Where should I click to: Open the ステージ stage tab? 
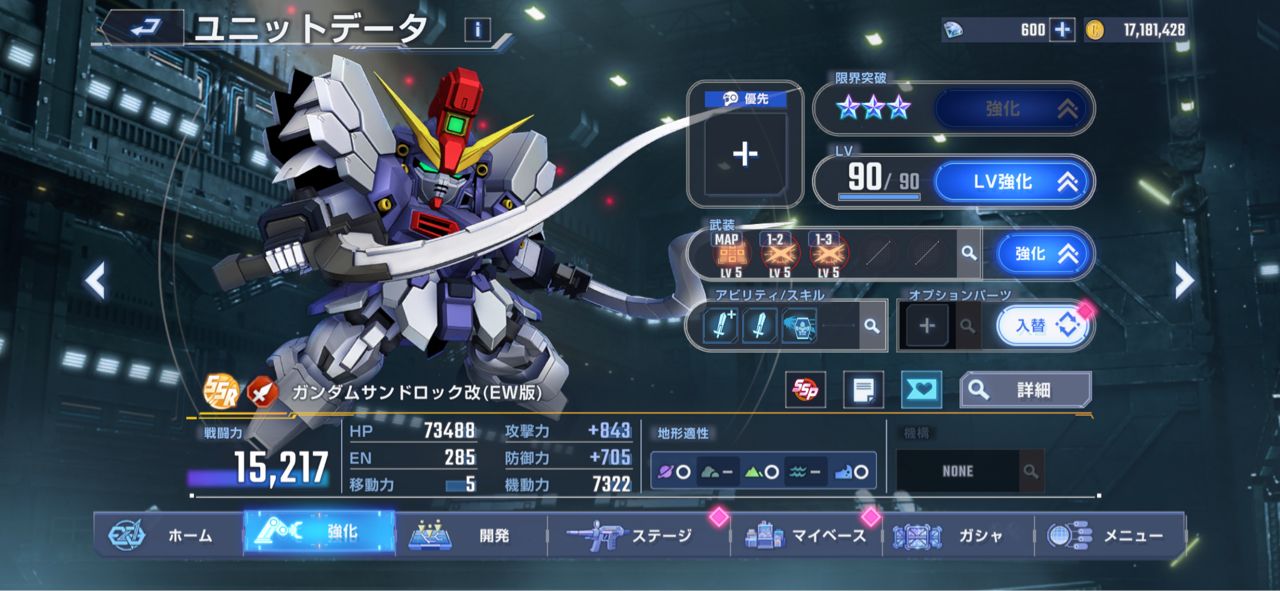click(x=632, y=535)
